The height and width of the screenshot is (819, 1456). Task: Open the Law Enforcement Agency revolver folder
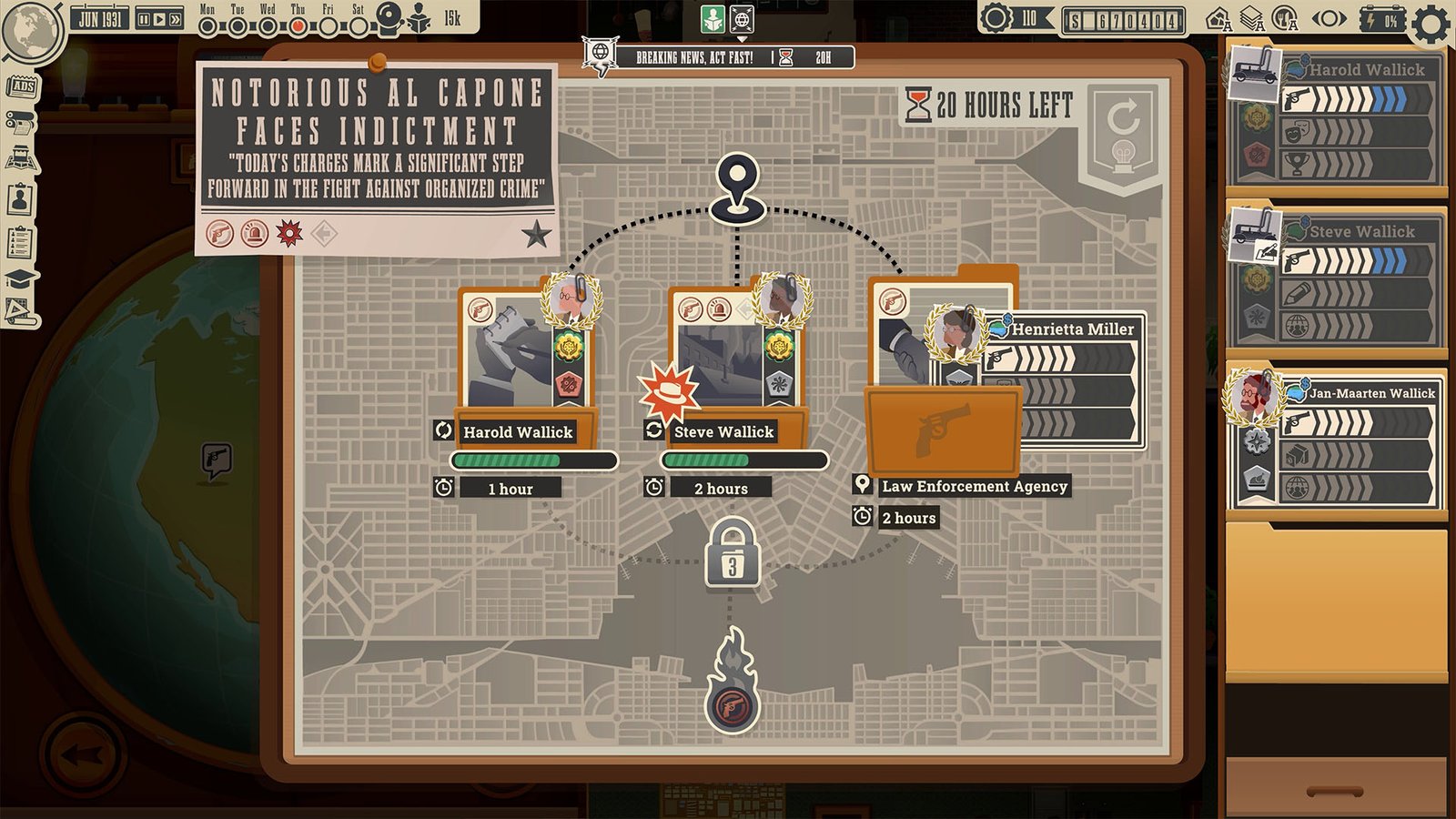(x=942, y=428)
